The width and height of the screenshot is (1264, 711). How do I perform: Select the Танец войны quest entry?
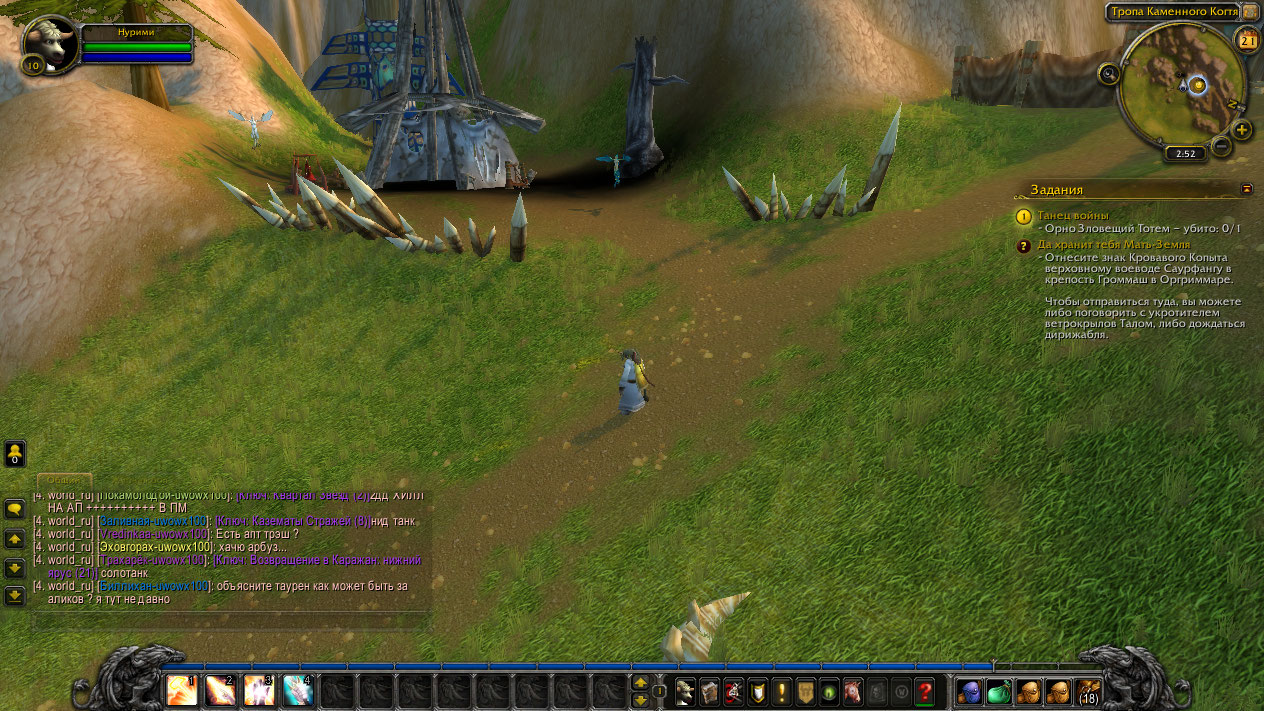click(1072, 215)
